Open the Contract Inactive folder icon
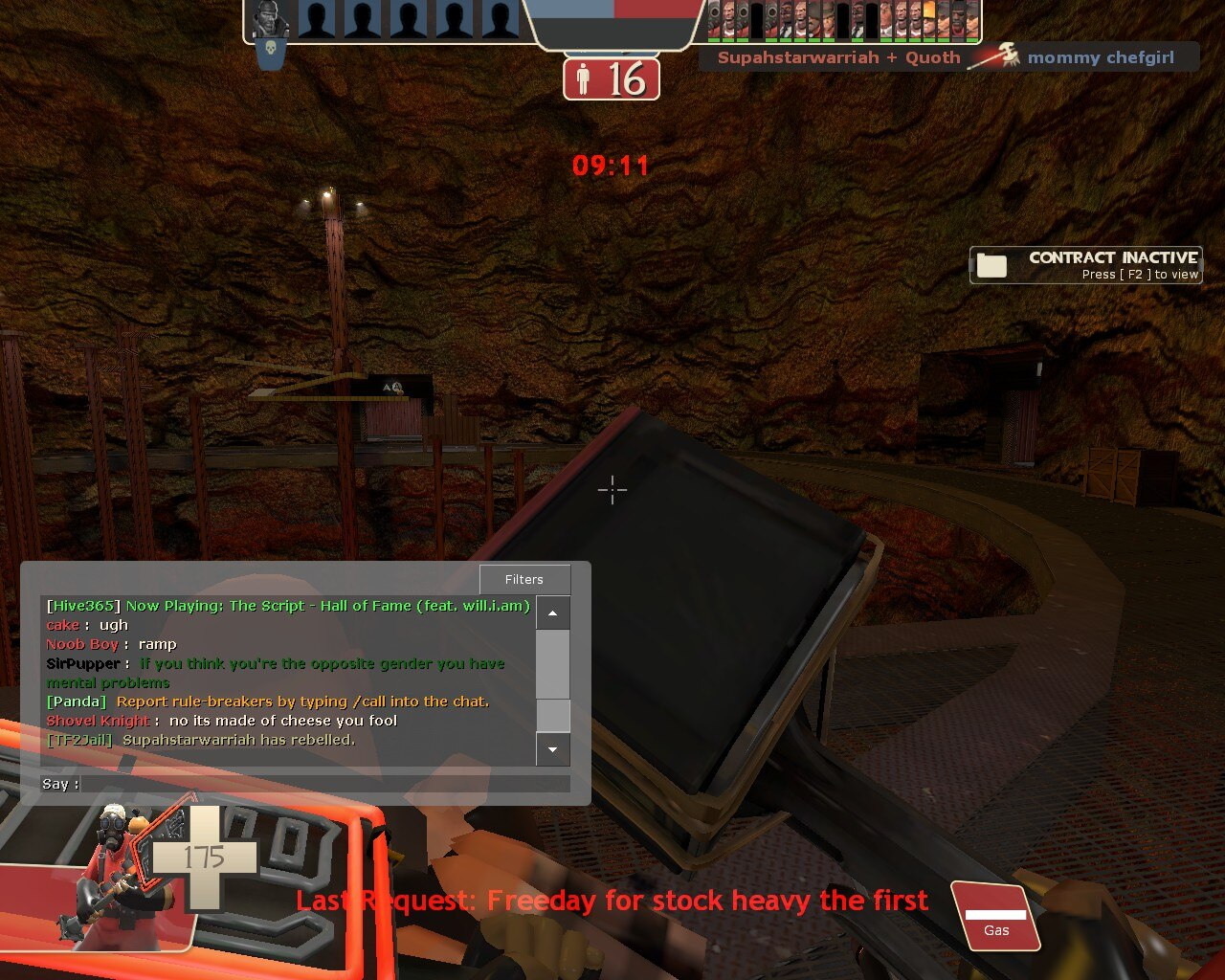1225x980 pixels. pos(992,264)
